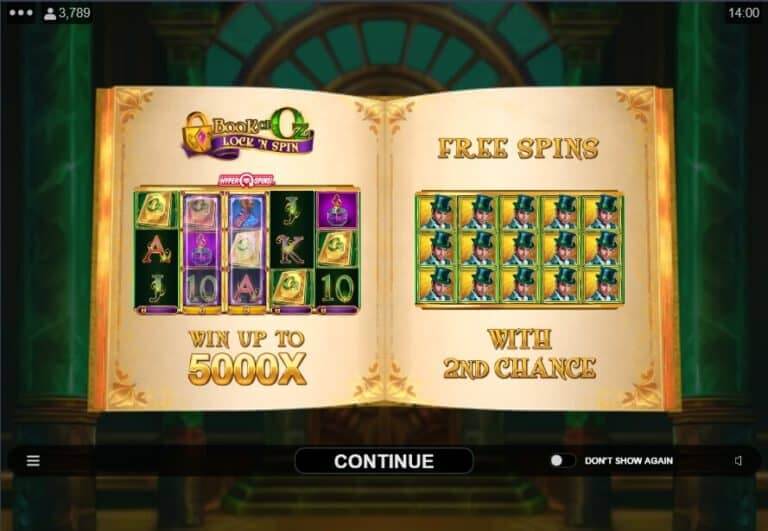Image resolution: width=768 pixels, height=531 pixels.
Task: Open the three-dot options menu
Action: (x=20, y=13)
